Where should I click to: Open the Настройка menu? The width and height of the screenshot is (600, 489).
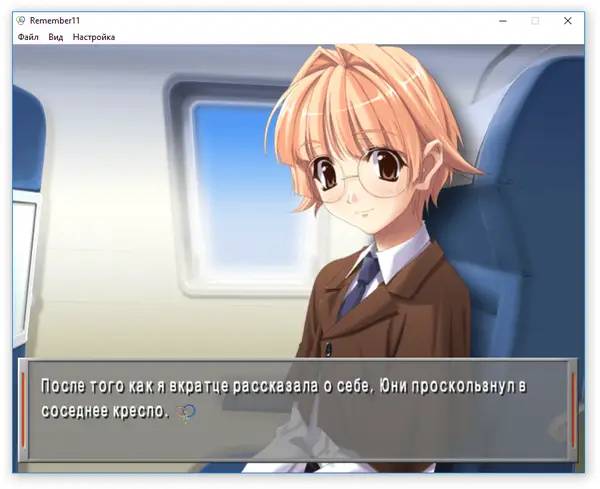[94, 37]
